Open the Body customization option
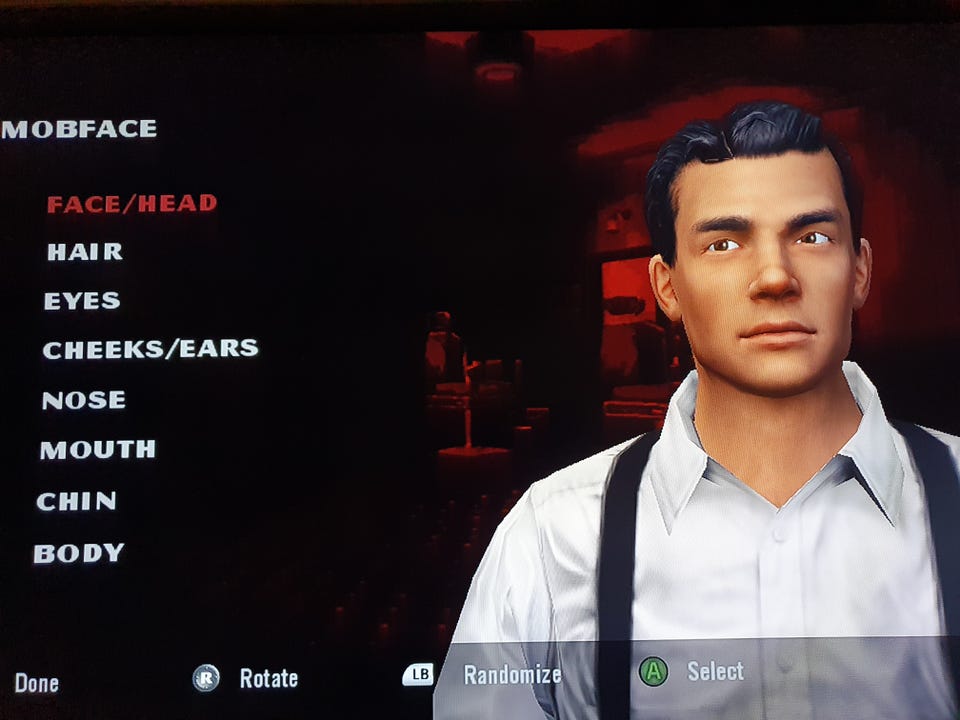 [79, 553]
